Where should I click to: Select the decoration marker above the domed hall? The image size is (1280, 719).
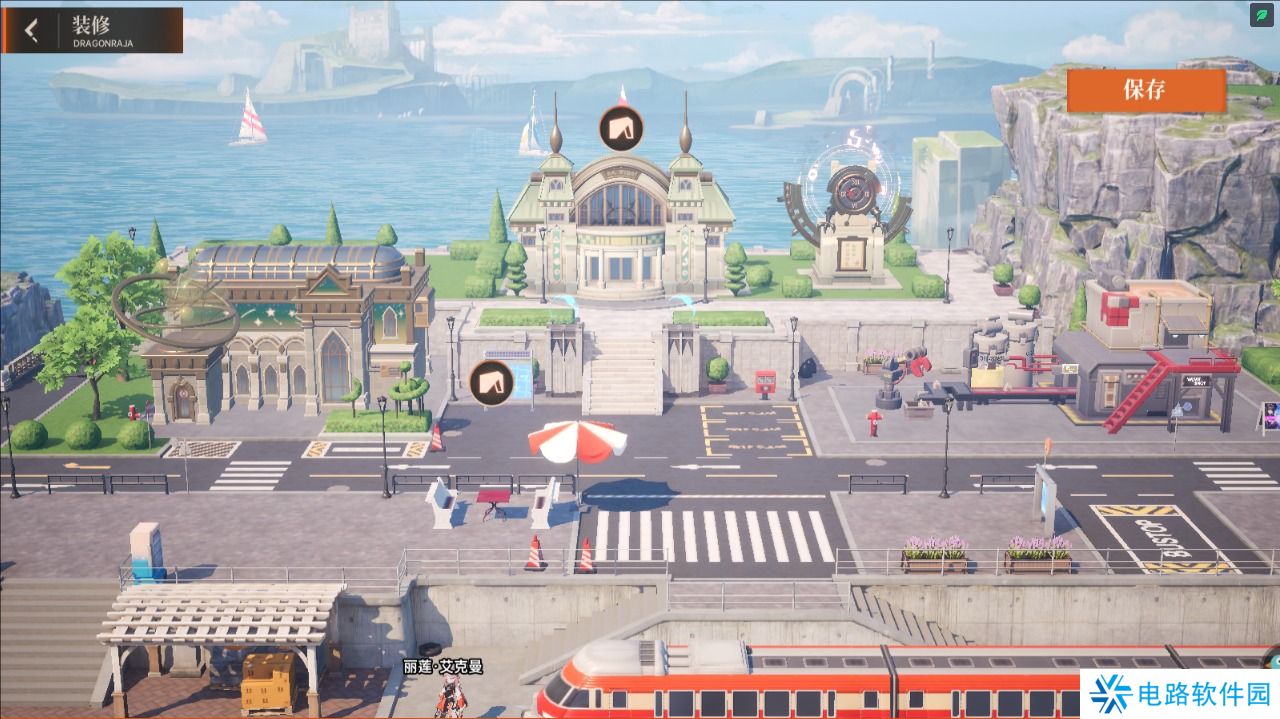(x=620, y=128)
